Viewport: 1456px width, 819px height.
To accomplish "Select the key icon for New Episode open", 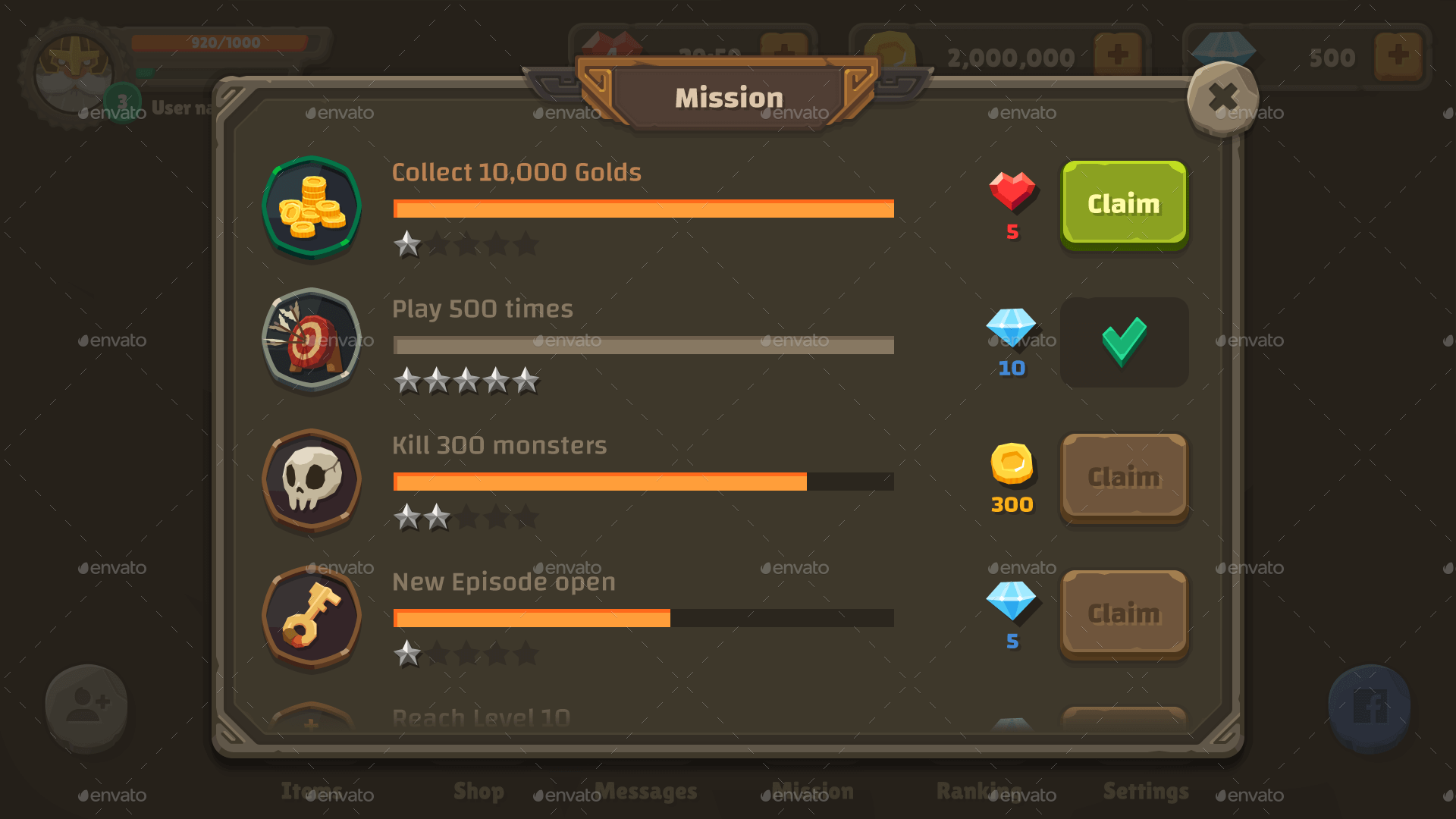I will (x=311, y=616).
